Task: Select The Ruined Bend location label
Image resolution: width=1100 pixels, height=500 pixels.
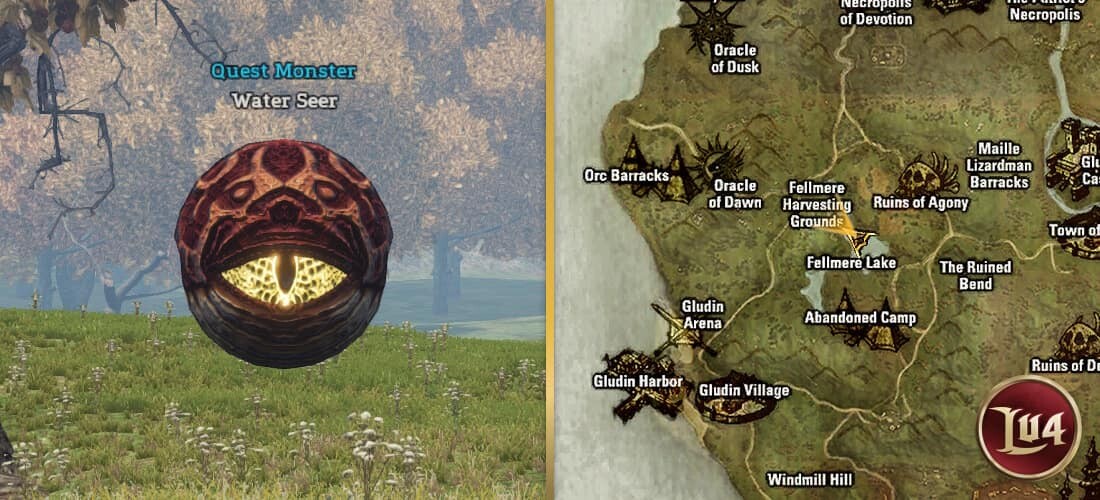Action: [975, 275]
